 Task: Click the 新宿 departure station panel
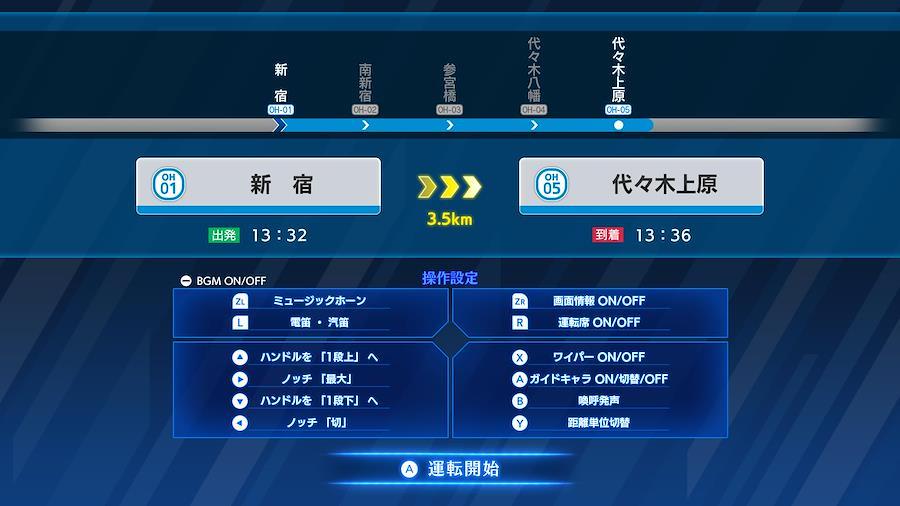259,186
